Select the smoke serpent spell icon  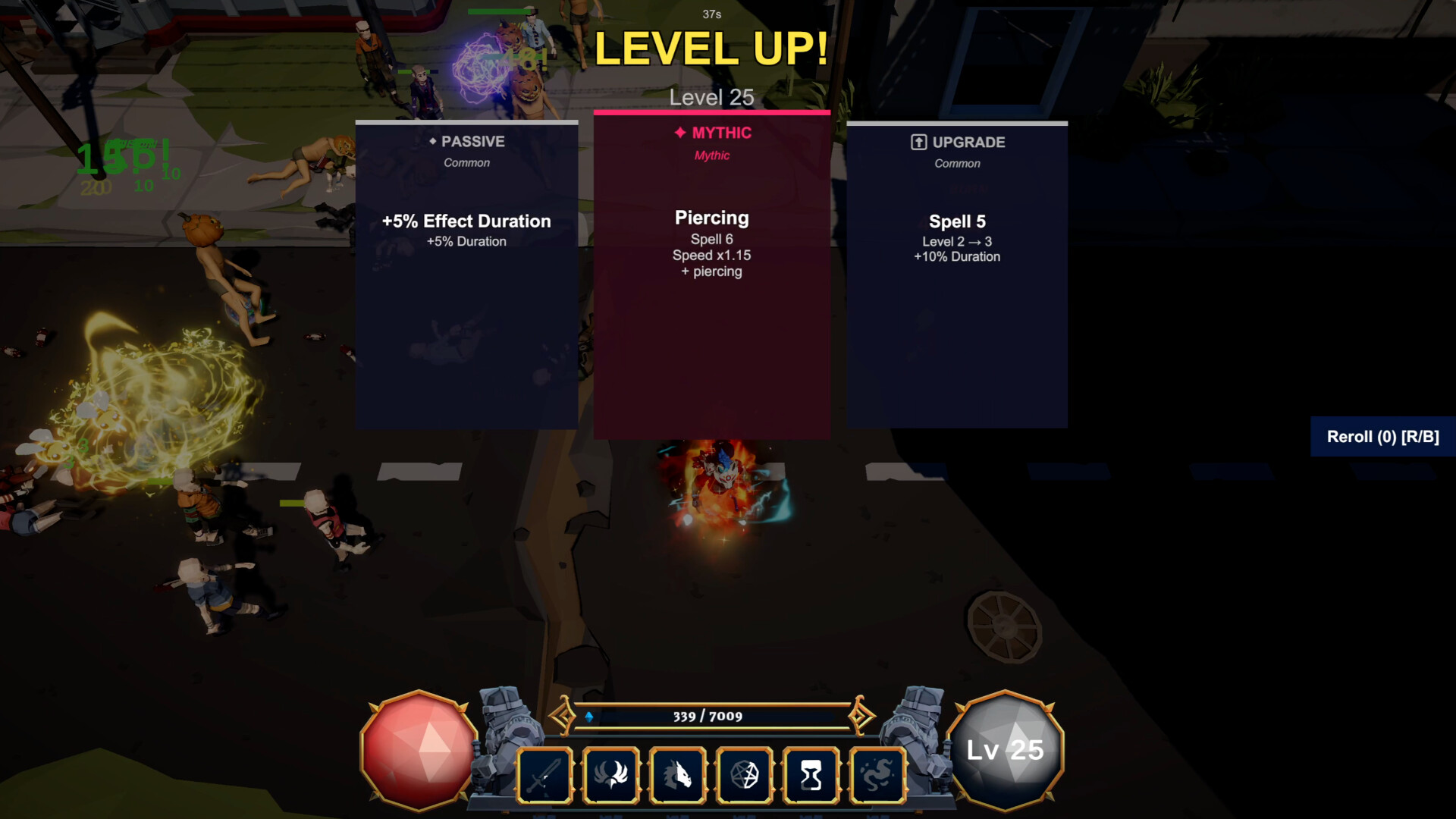click(x=878, y=773)
